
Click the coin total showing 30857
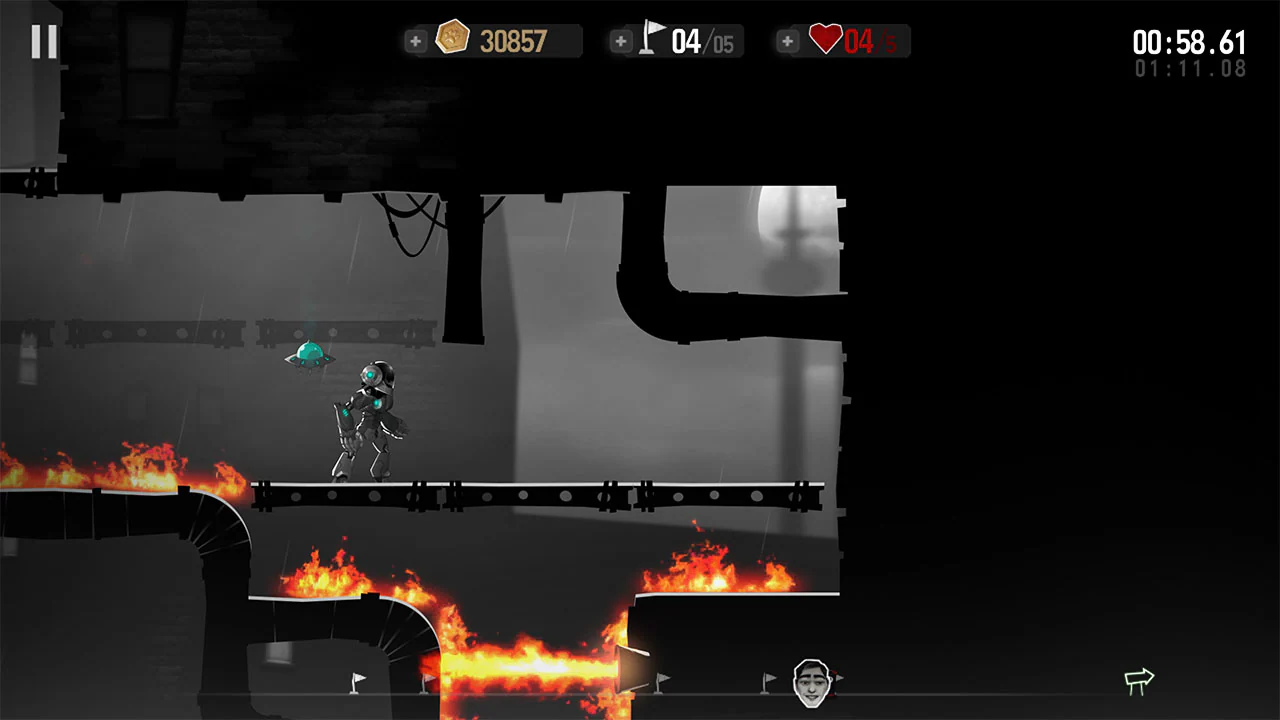(x=512, y=40)
